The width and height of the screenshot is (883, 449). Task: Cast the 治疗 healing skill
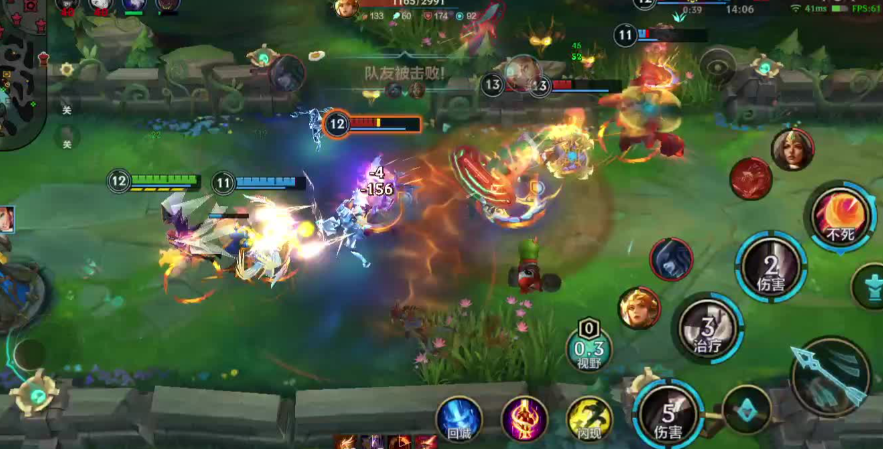point(707,328)
